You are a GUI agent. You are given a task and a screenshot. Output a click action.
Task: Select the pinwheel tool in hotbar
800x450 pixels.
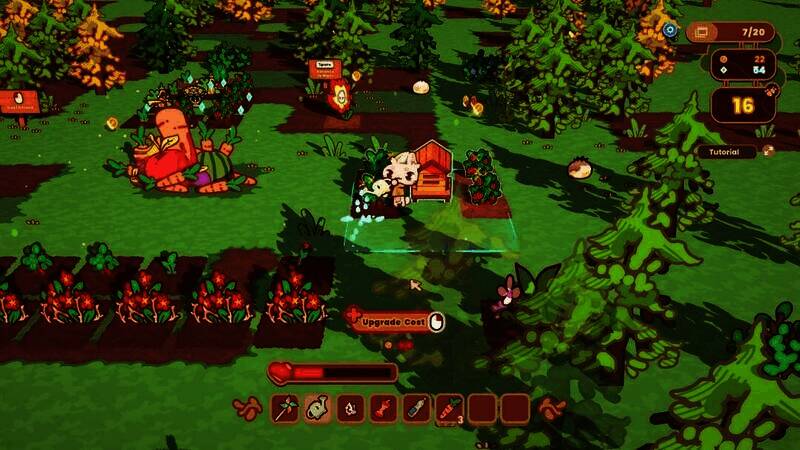coord(285,408)
